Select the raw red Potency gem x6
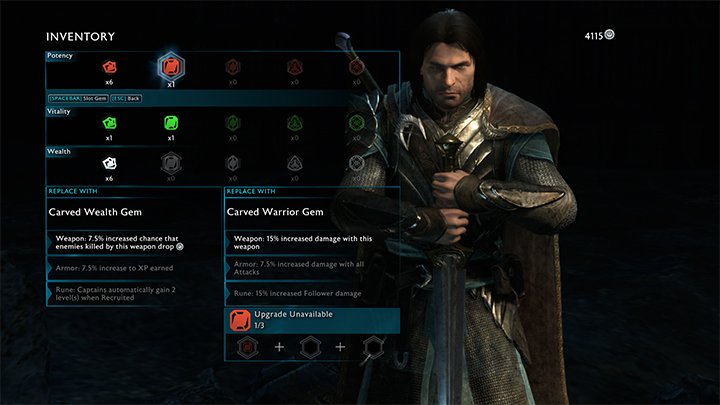The height and width of the screenshot is (405, 720). (x=110, y=67)
